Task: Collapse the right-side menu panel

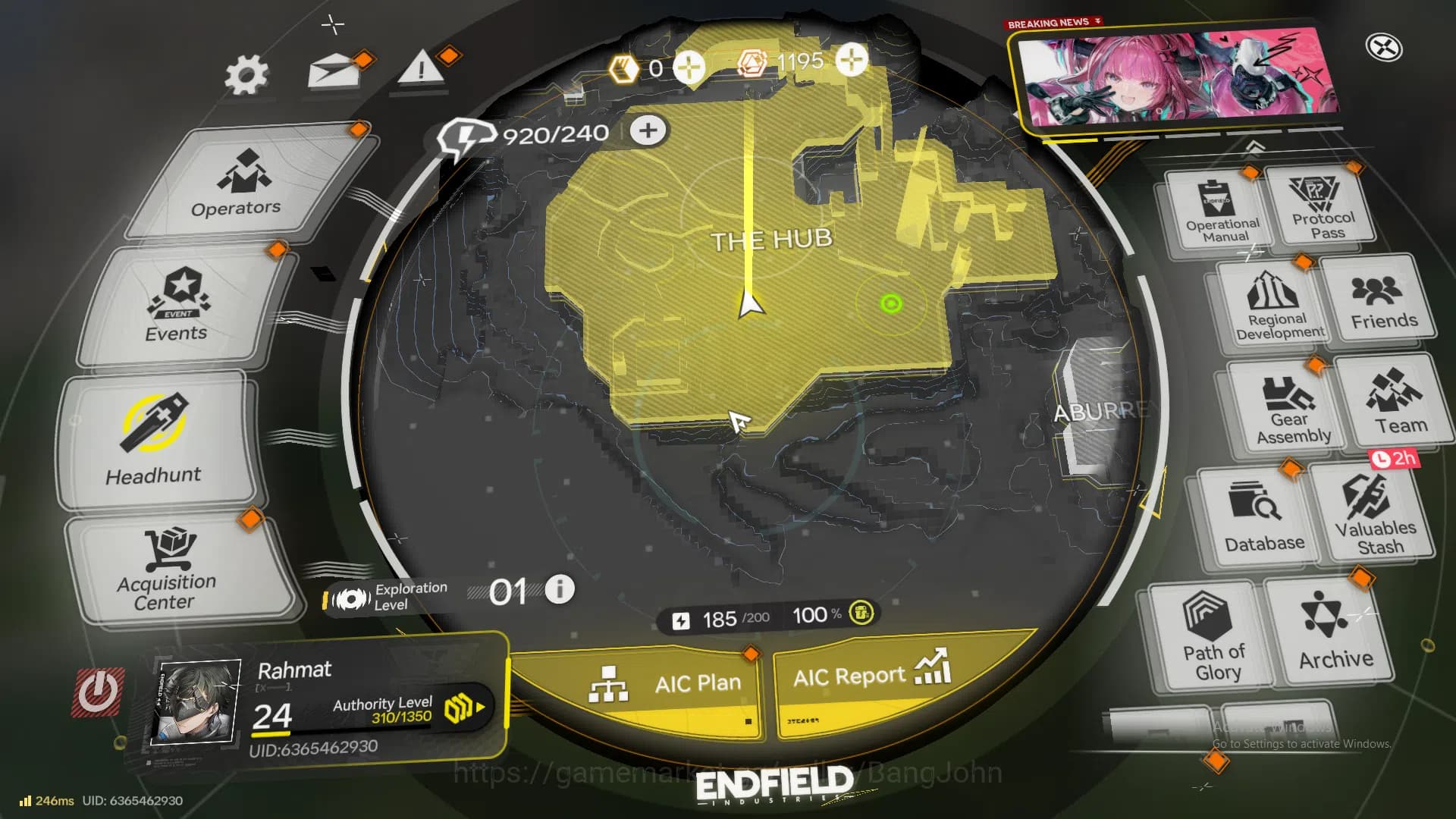Action: pos(1257,148)
